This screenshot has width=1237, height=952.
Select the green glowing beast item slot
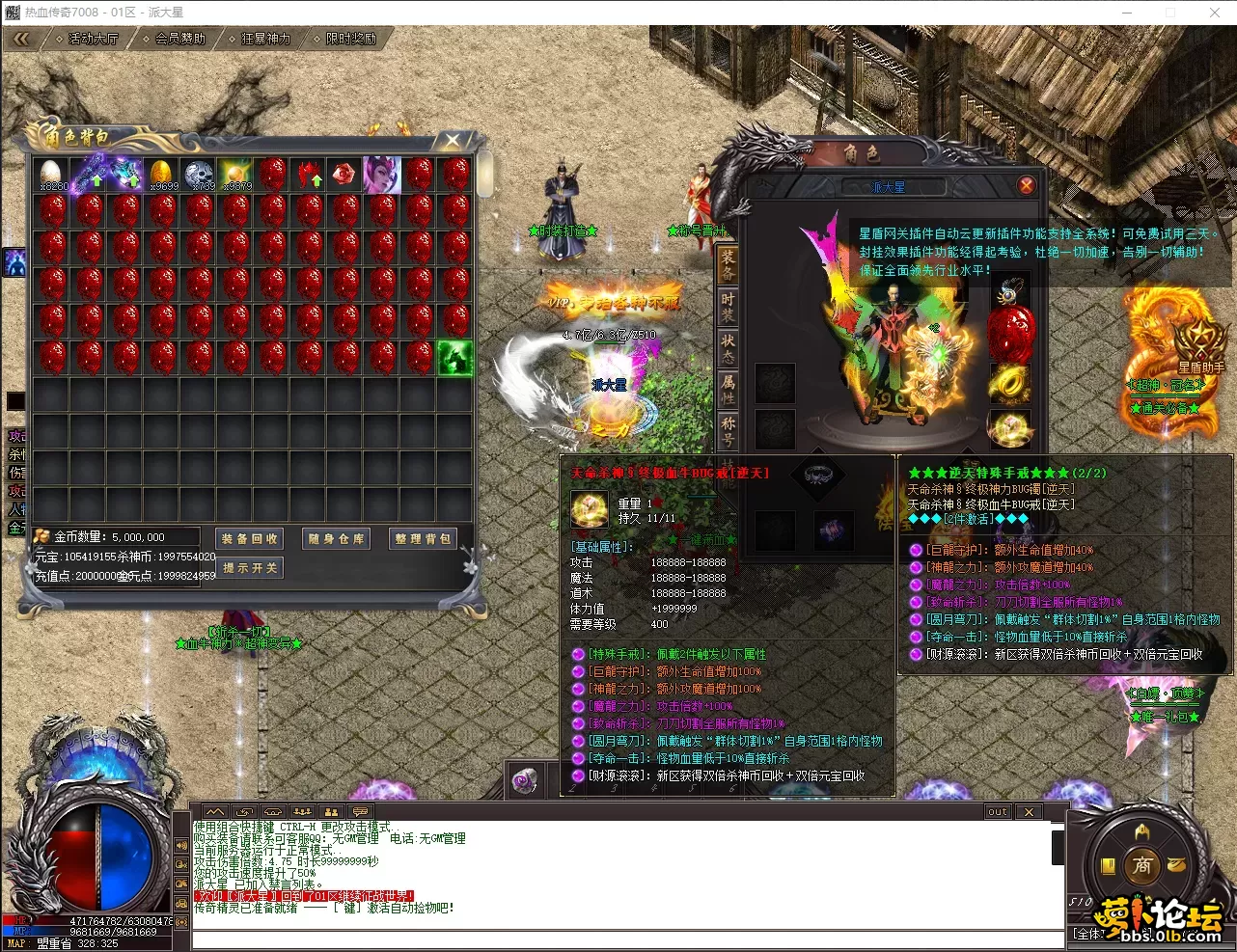[454, 358]
